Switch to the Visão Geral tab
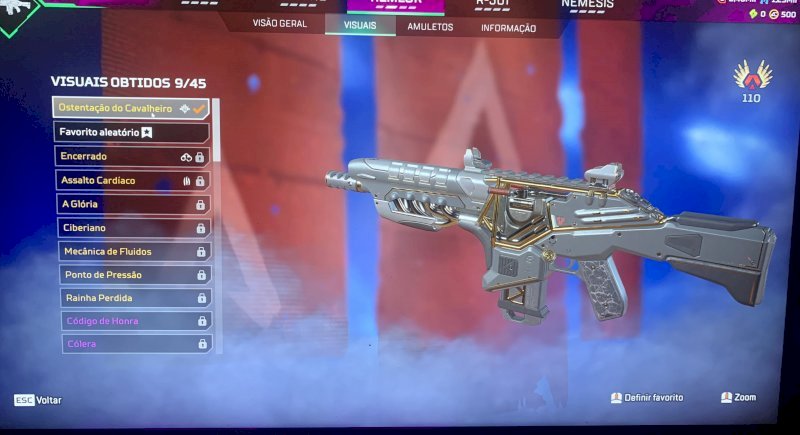Image resolution: width=800 pixels, height=435 pixels. pyautogui.click(x=279, y=24)
